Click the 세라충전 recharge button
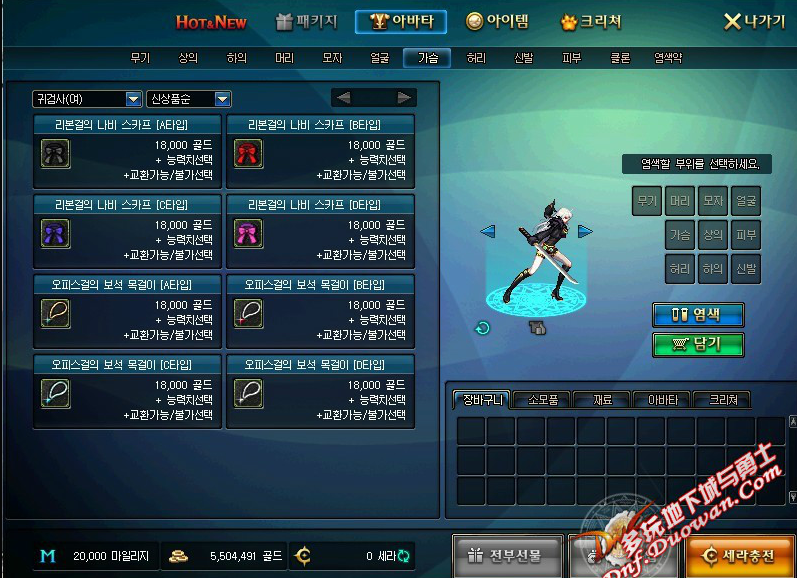The image size is (797, 578). point(742,555)
